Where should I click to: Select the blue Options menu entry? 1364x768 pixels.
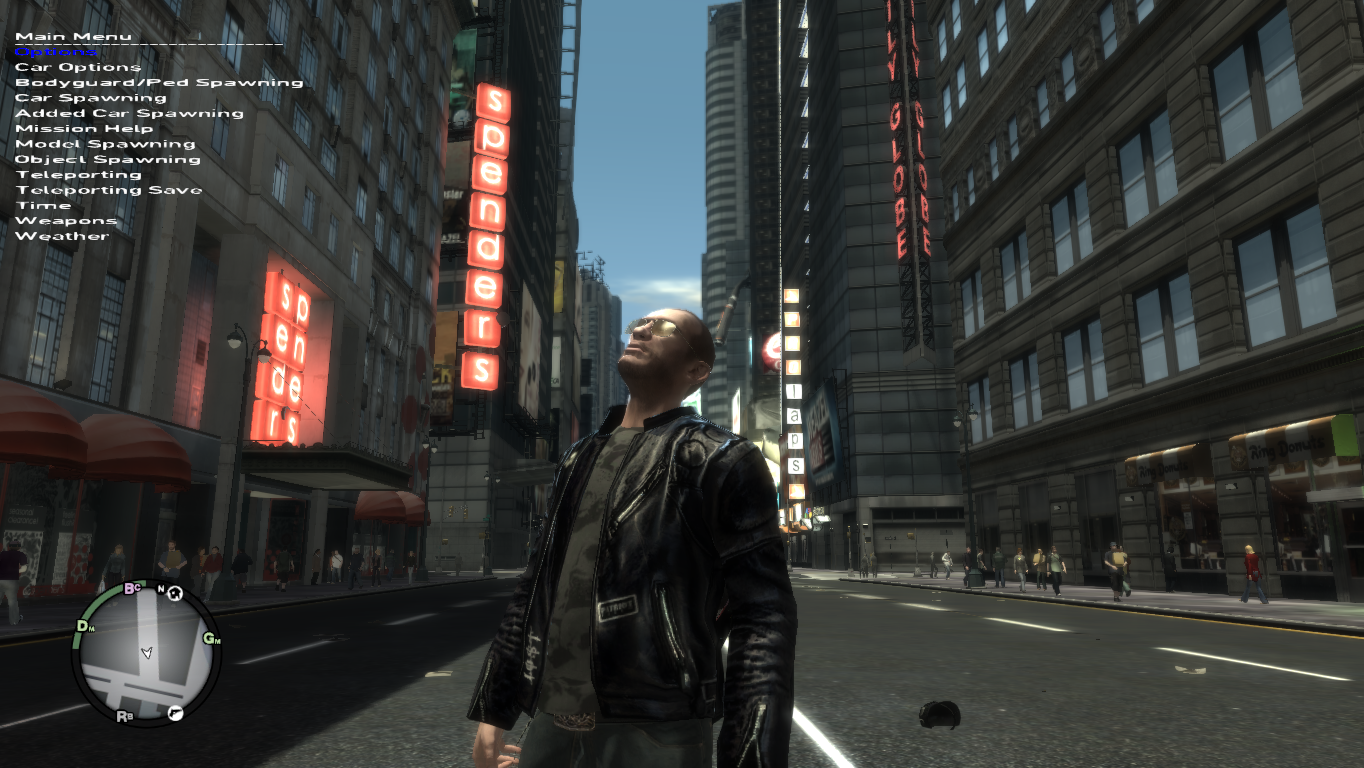pos(56,52)
